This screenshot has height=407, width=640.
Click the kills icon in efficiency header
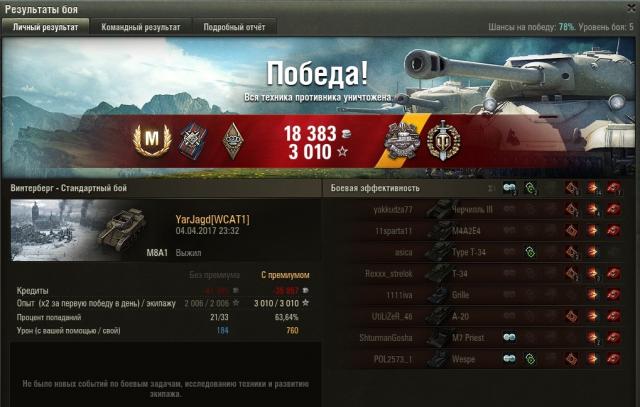(x=612, y=188)
